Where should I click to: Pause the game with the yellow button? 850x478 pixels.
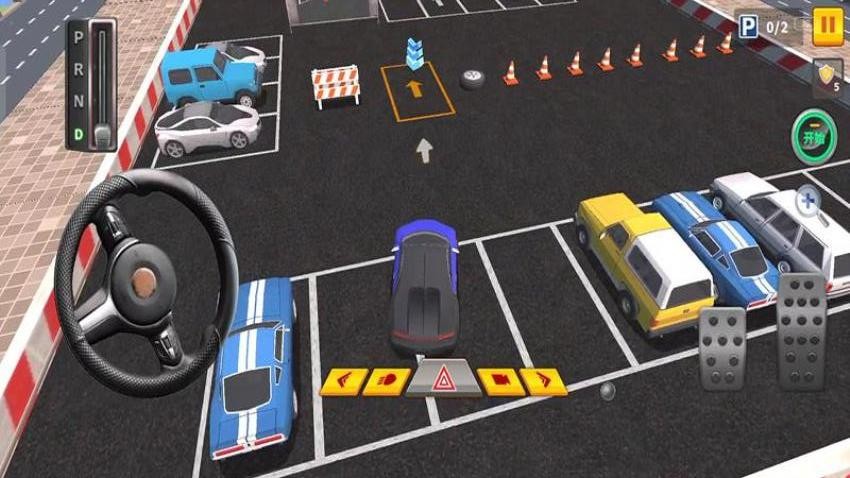(x=827, y=25)
